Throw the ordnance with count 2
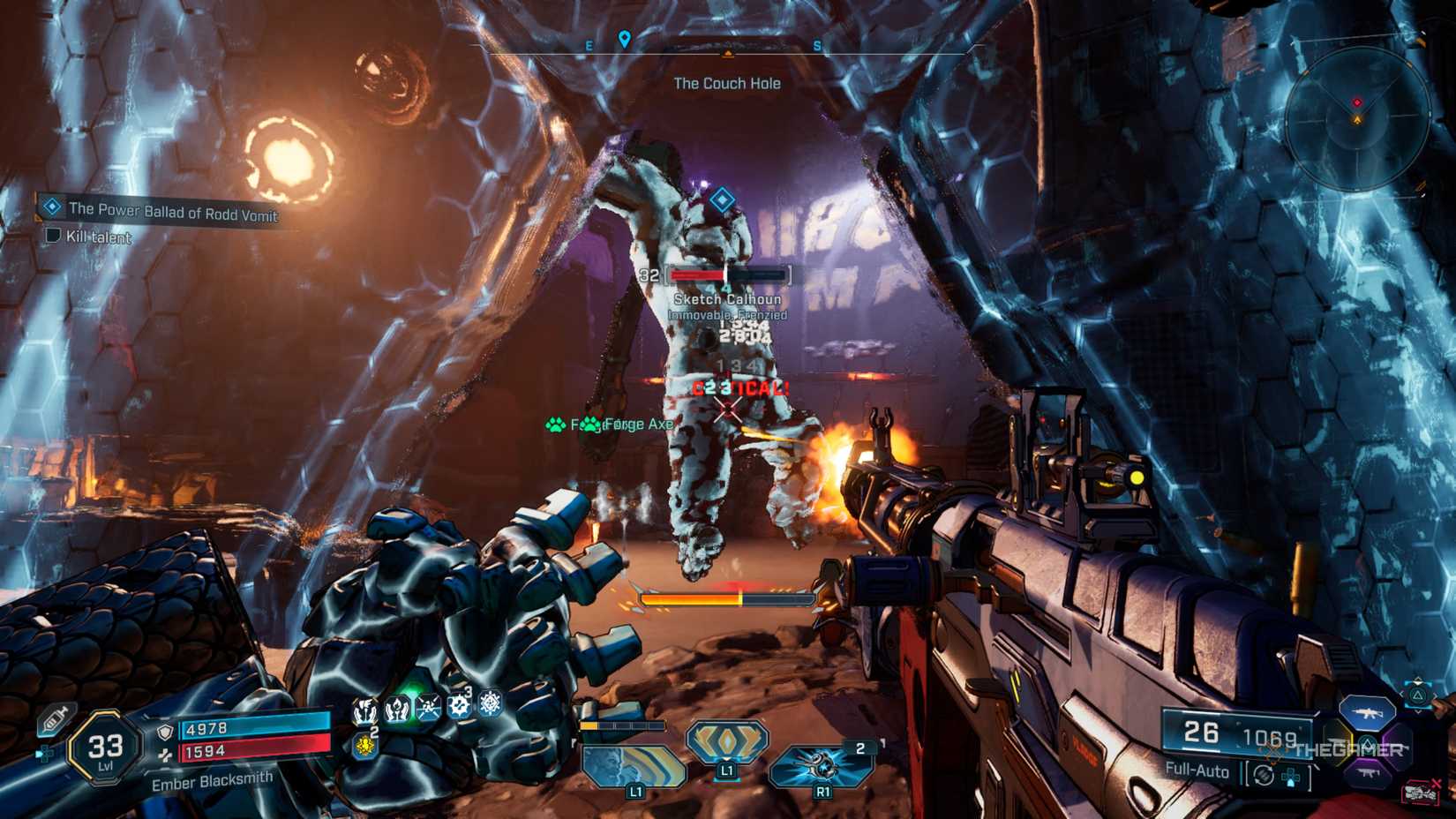 pos(821,764)
